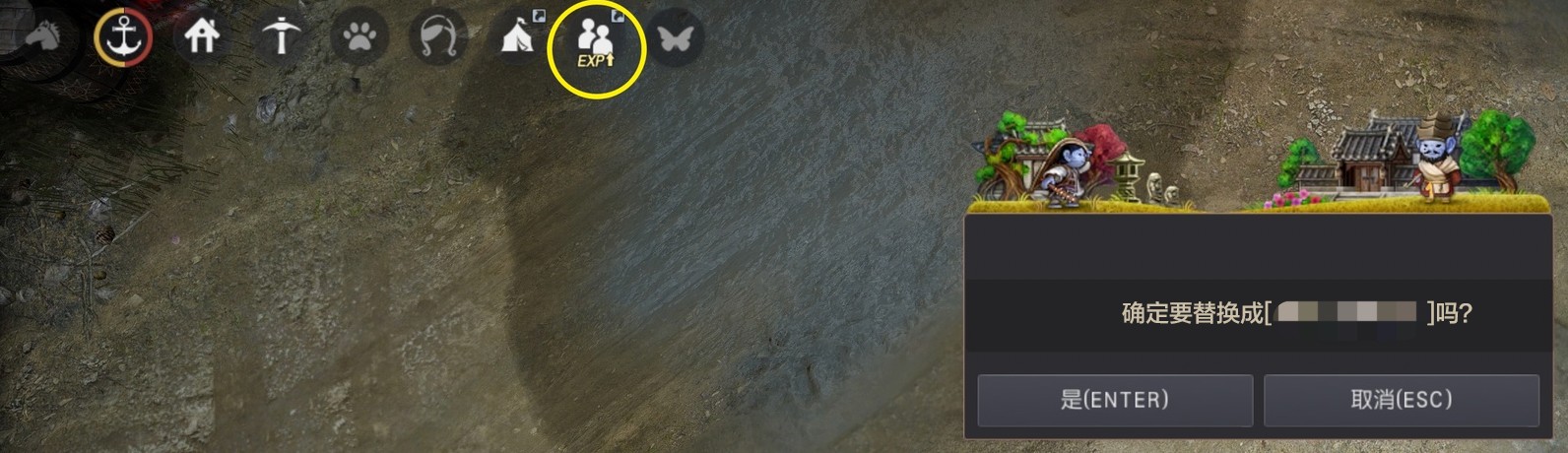This screenshot has height=453, width=1568.
Task: Activate the character EXP swap icon
Action: [x=596, y=44]
